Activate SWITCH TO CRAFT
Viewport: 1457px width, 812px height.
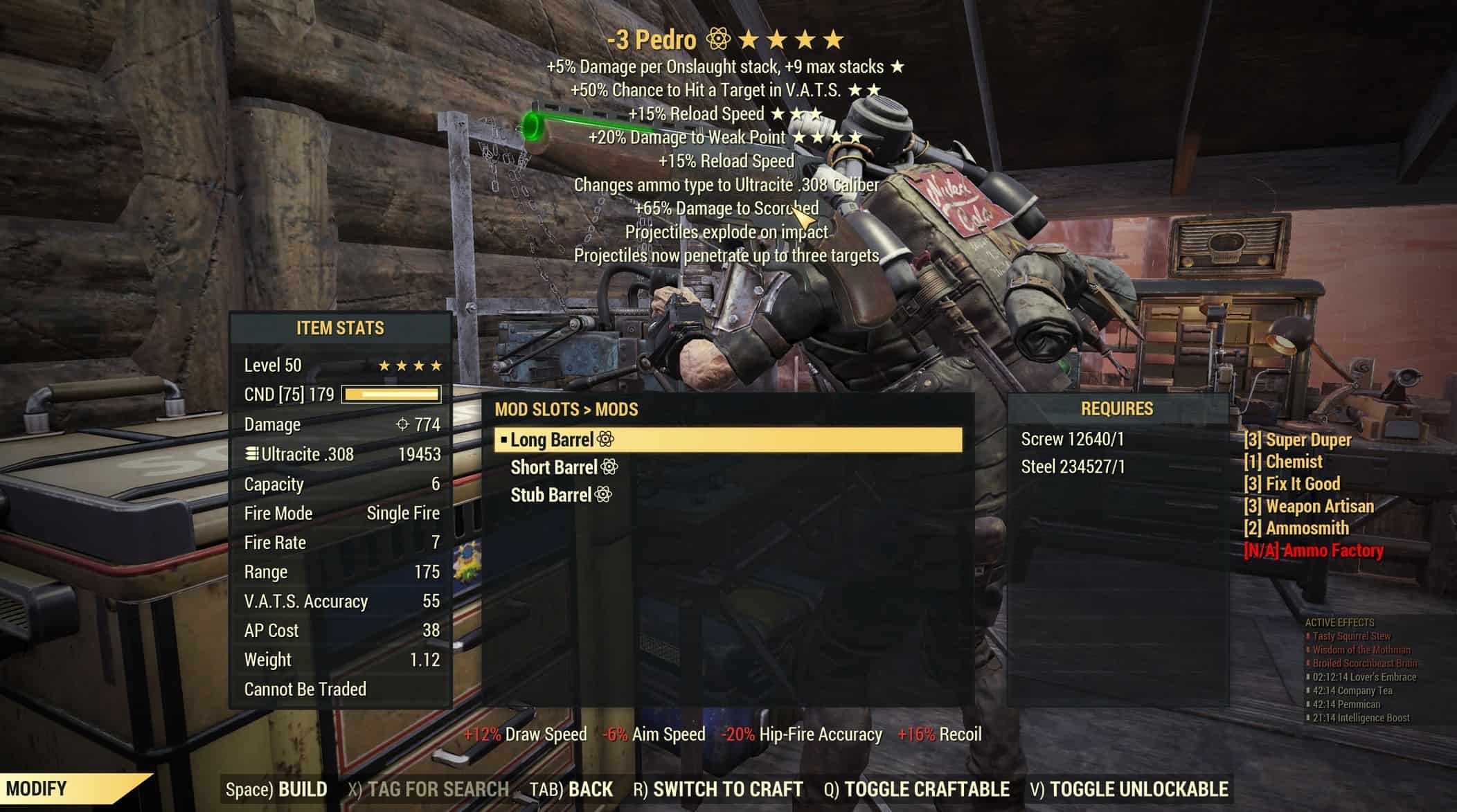pyautogui.click(x=718, y=789)
